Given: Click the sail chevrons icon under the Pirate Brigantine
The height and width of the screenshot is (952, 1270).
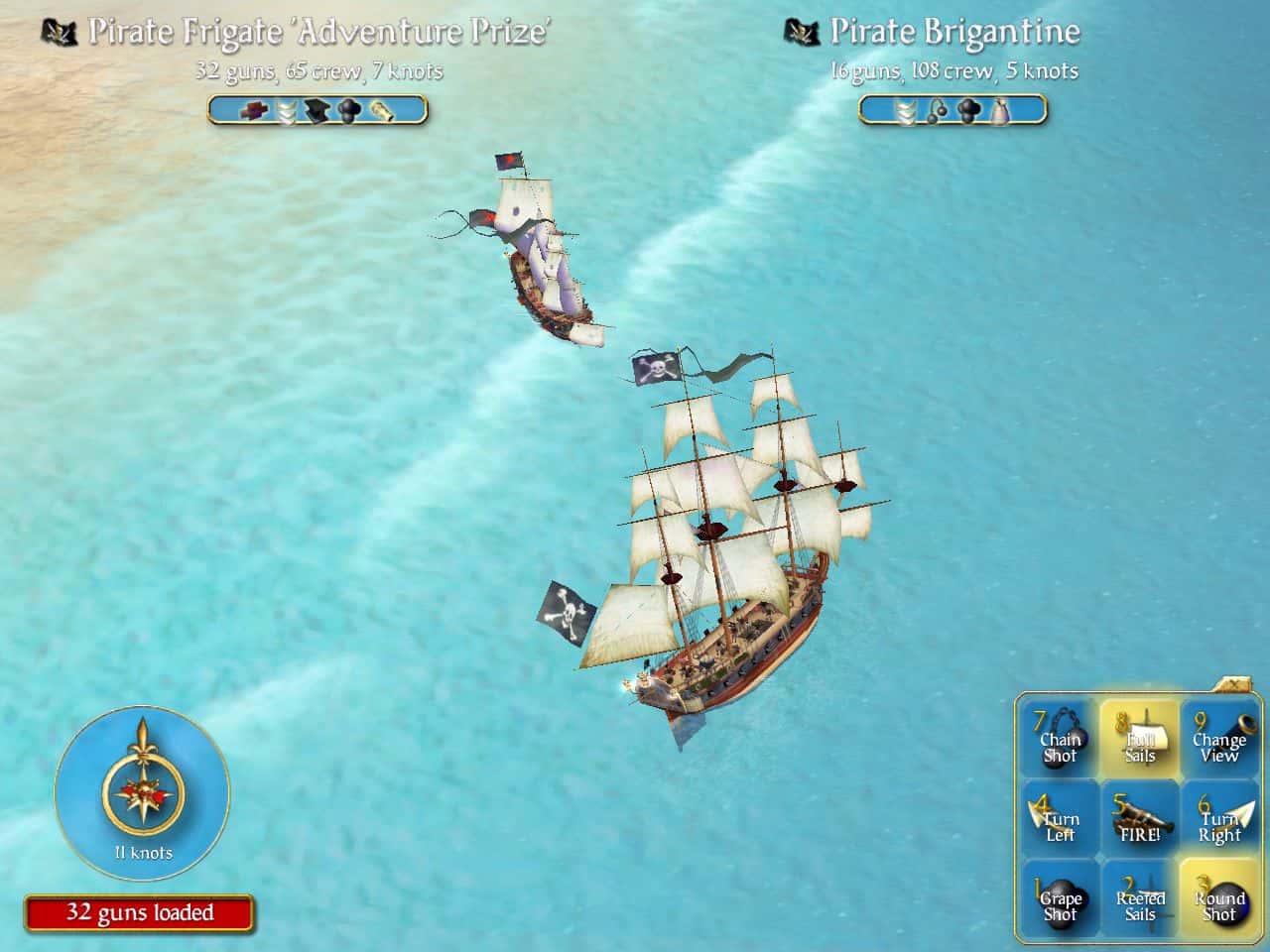Looking at the screenshot, I should pyautogui.click(x=906, y=111).
